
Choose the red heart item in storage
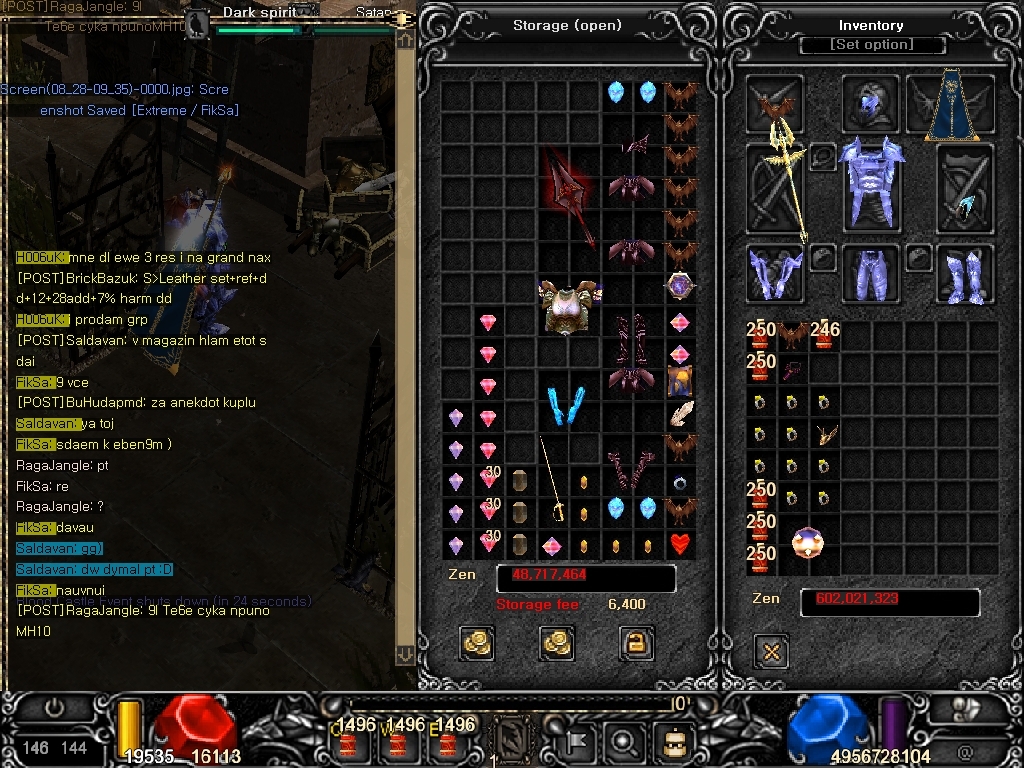point(681,545)
